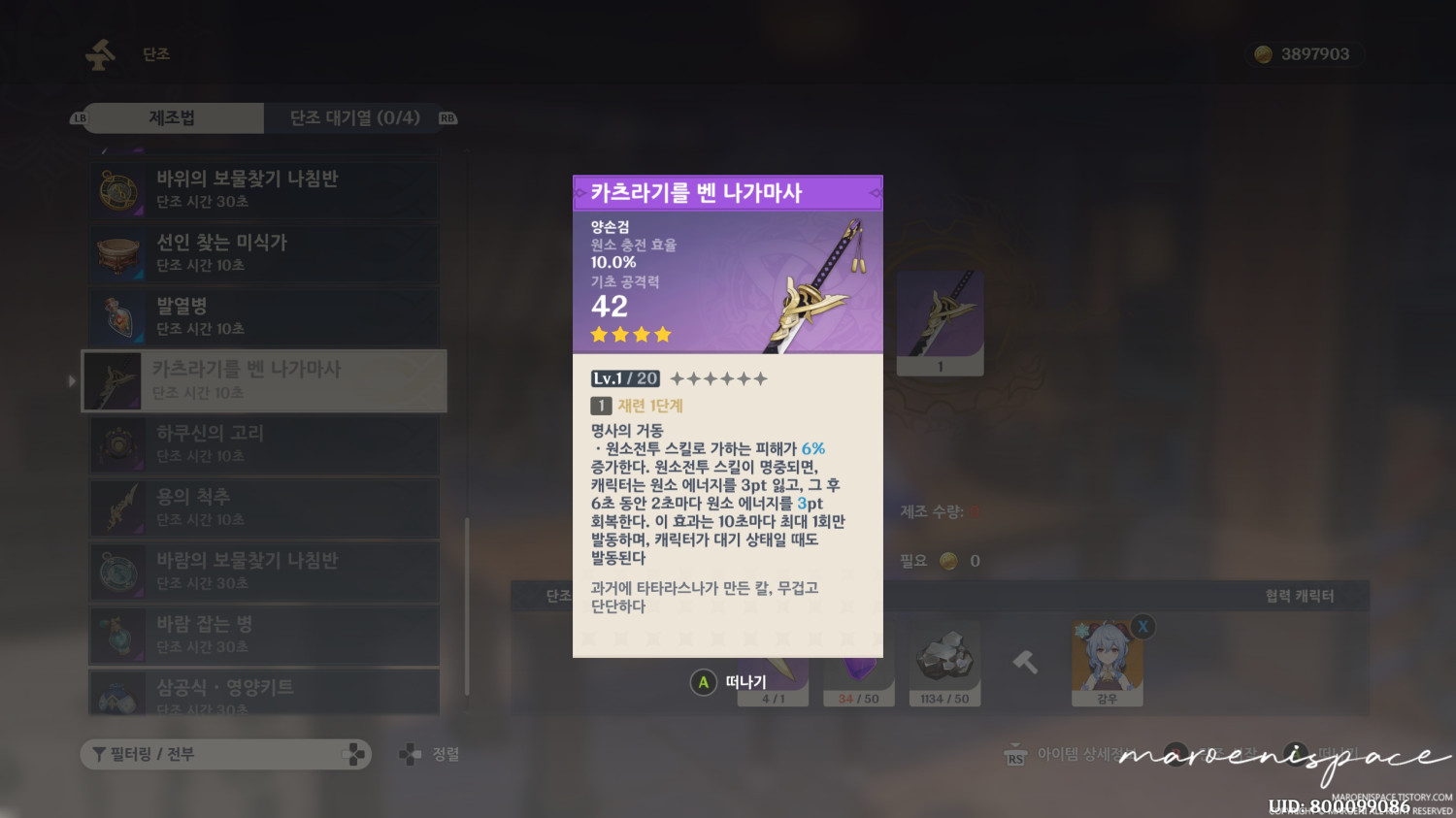Select the 바위의 보물찾기 나침반 compass icon

click(x=116, y=190)
